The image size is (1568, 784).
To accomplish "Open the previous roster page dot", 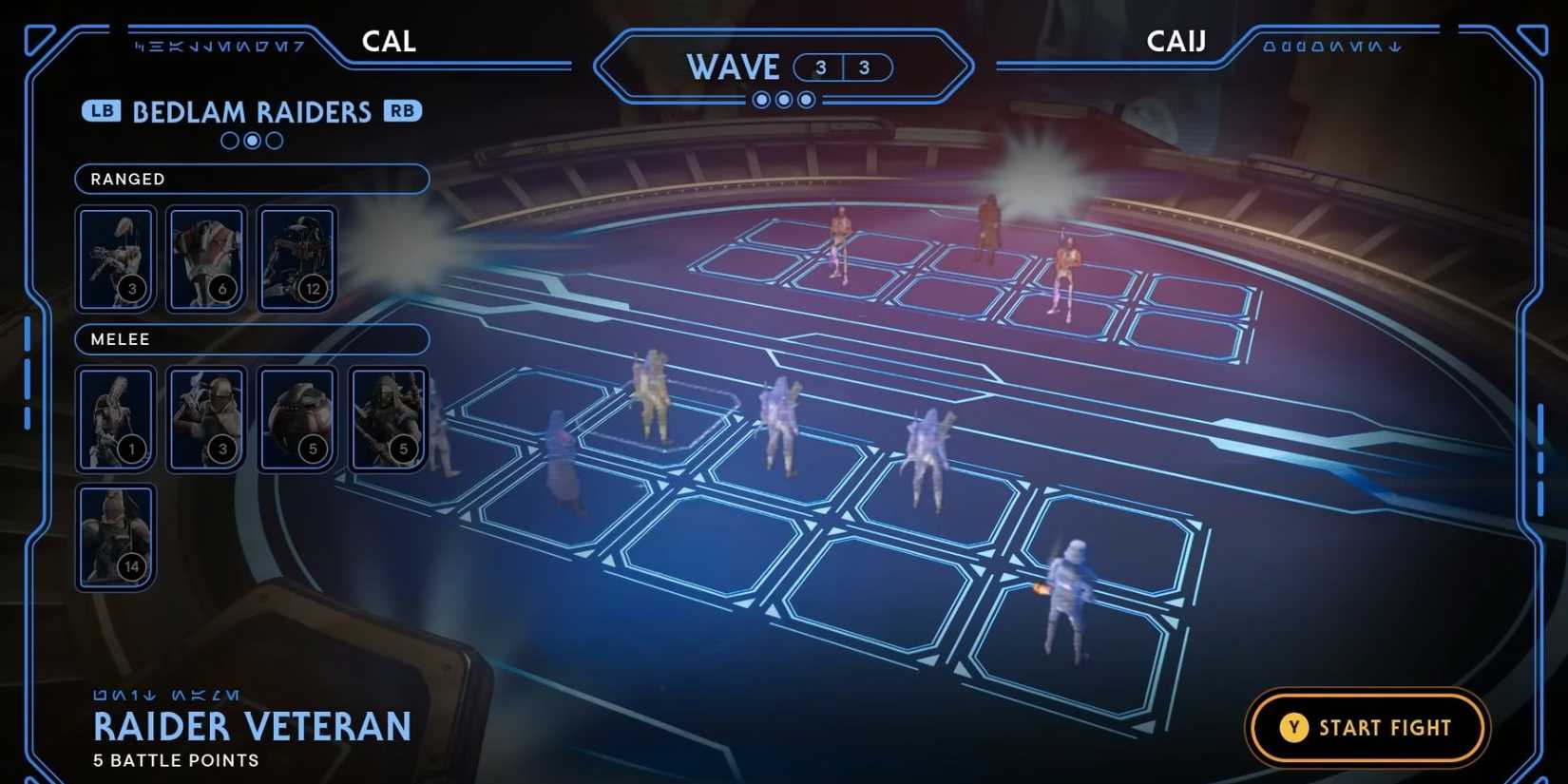I will (229, 141).
